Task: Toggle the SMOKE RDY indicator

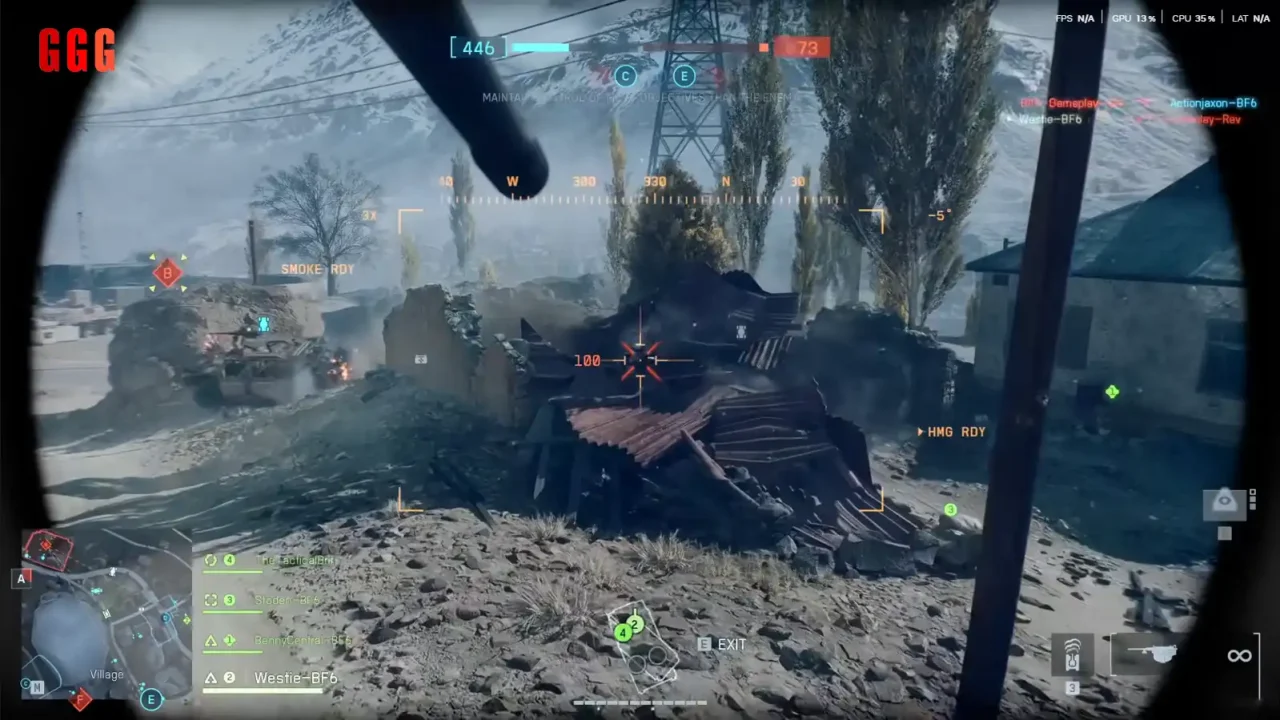Action: (318, 269)
